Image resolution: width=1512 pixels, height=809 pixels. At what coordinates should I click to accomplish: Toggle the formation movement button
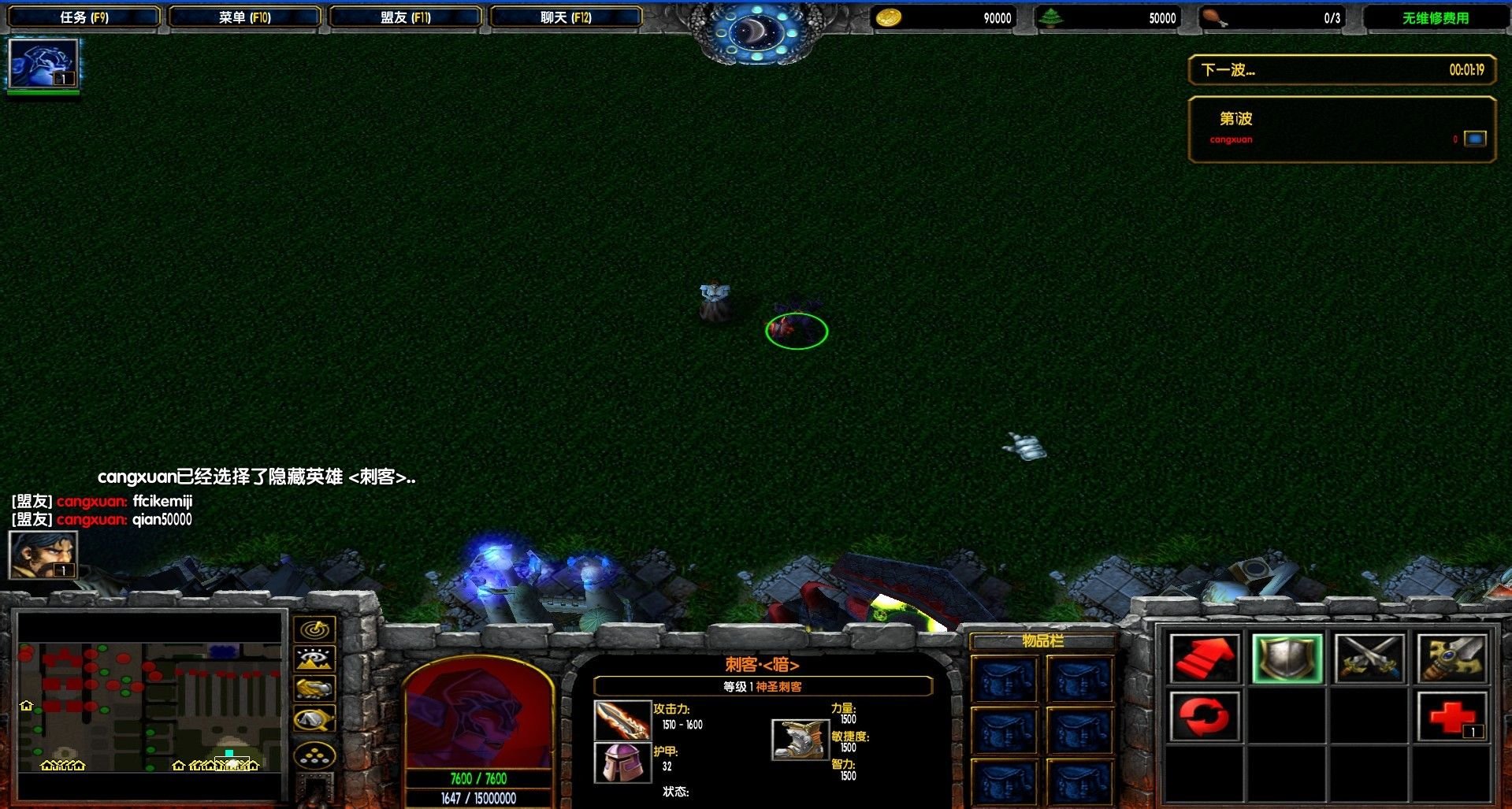coord(315,756)
